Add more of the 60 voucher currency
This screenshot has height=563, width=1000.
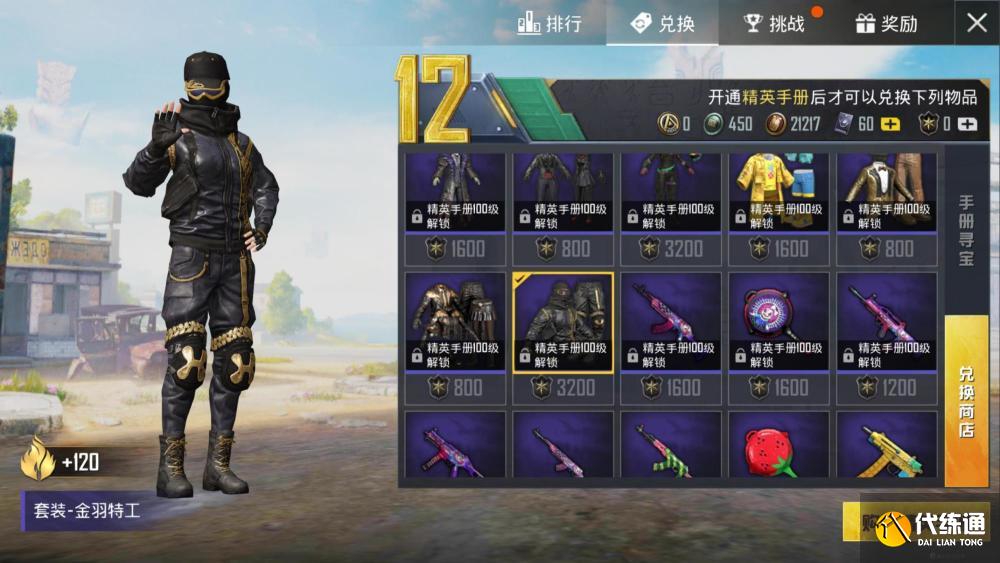pos(889,124)
